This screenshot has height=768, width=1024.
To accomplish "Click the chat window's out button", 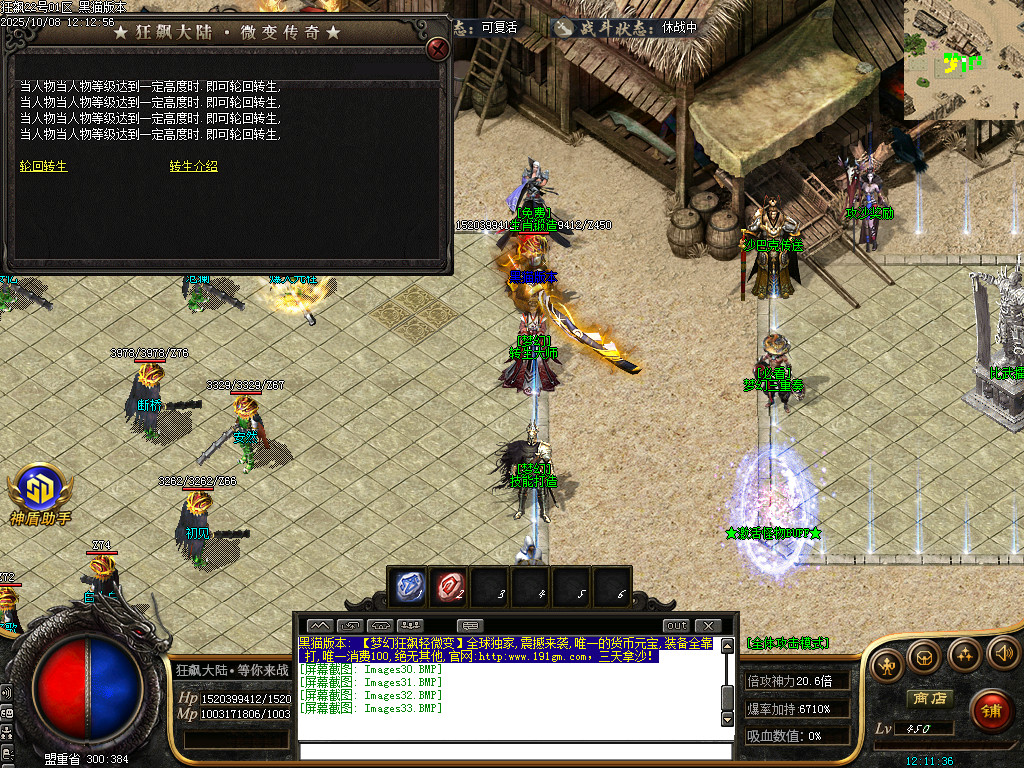I will [x=677, y=626].
